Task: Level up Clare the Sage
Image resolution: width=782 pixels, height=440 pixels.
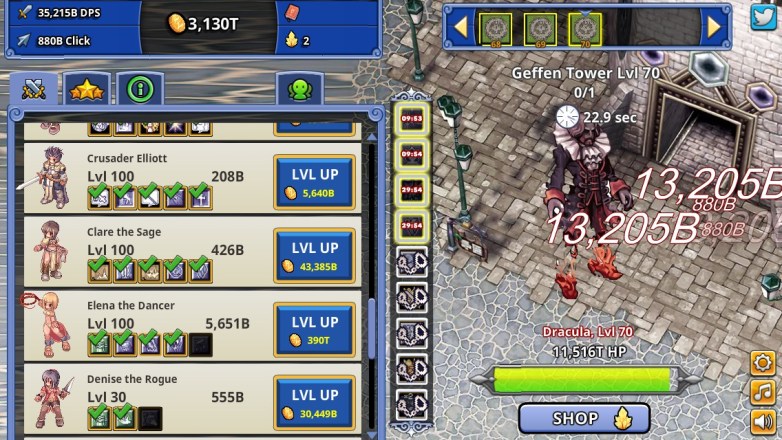Action: coord(314,256)
